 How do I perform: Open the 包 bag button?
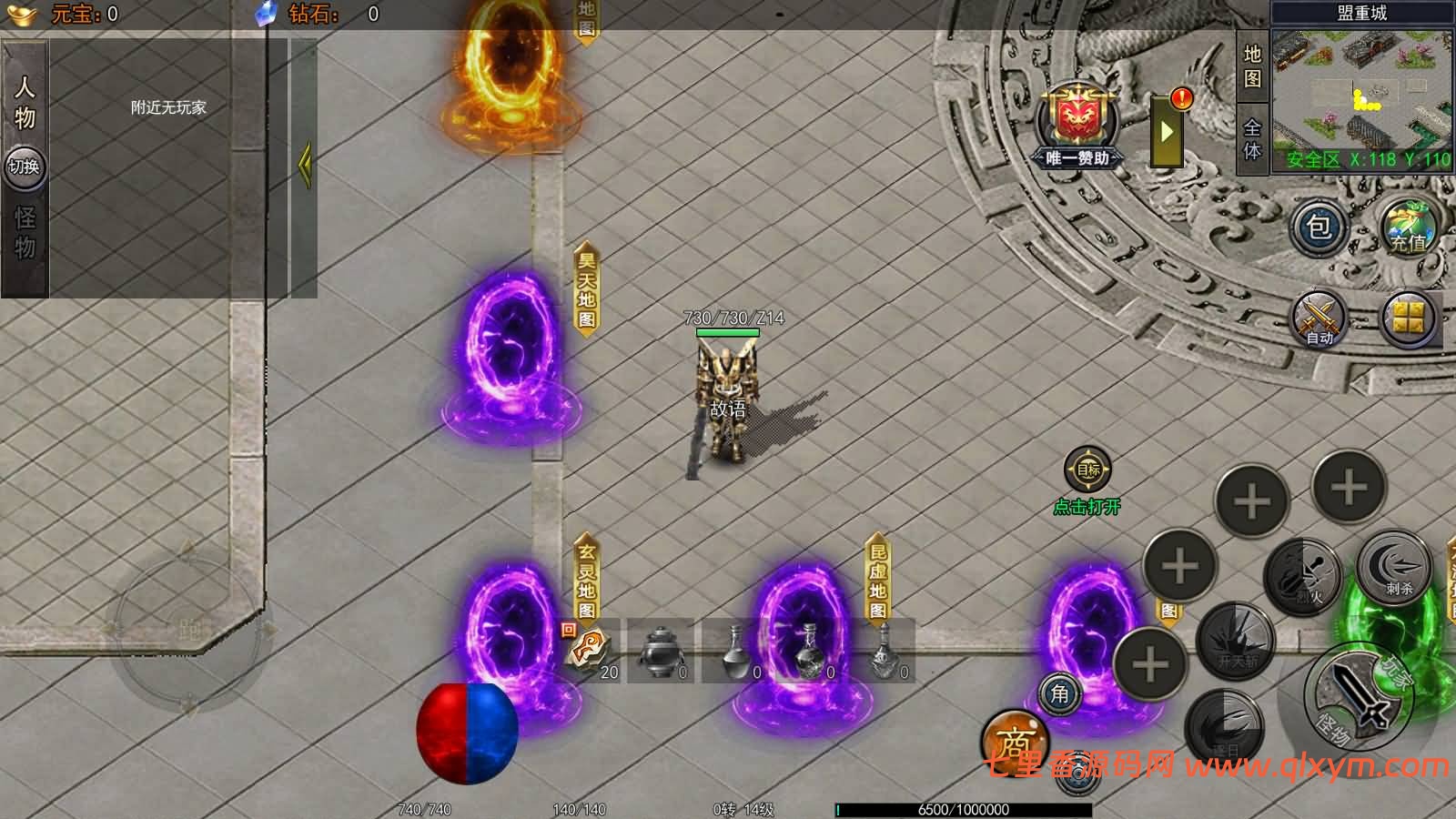(x=1319, y=227)
